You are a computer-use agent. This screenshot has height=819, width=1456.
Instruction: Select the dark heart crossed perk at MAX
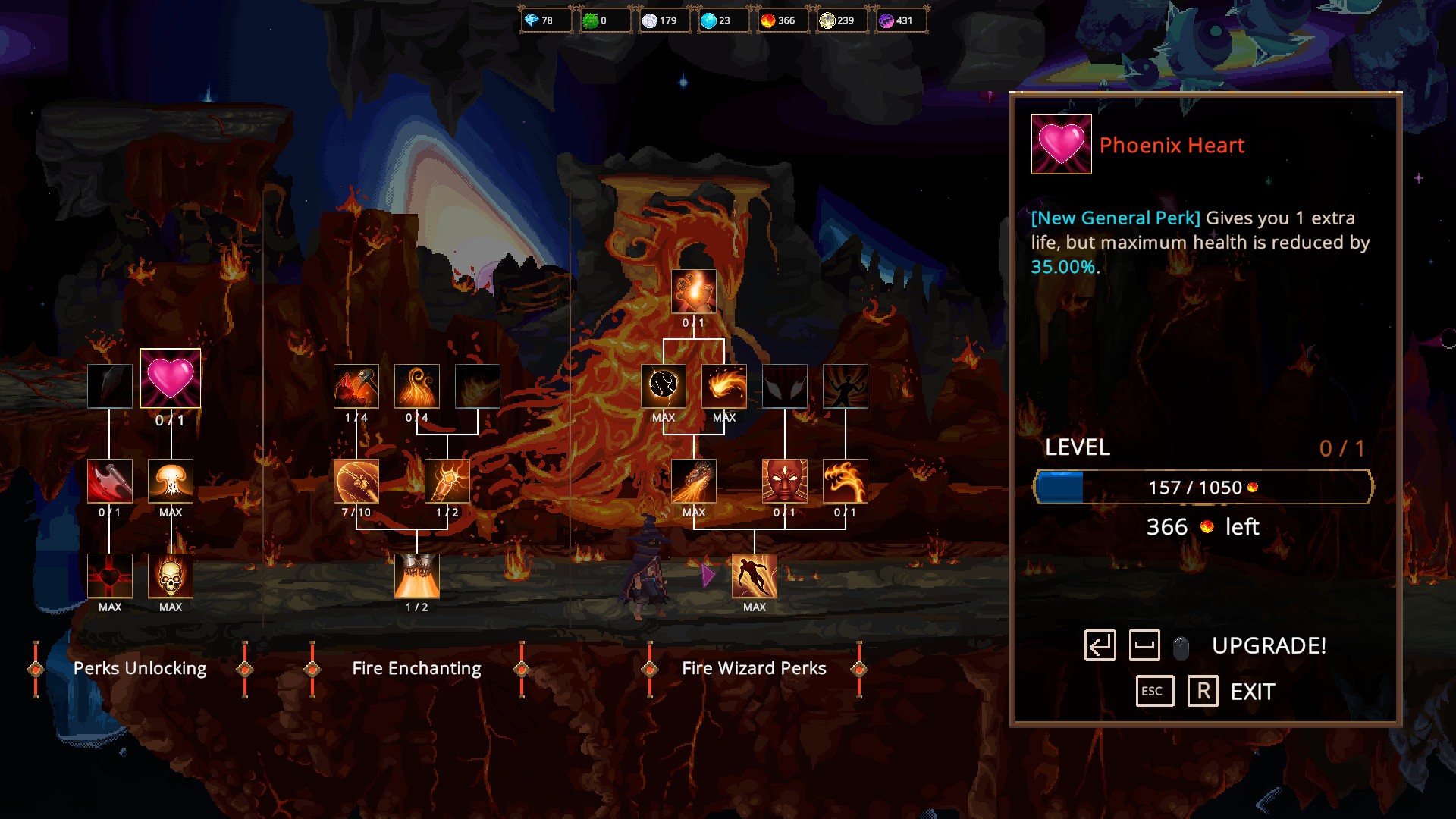(110, 577)
